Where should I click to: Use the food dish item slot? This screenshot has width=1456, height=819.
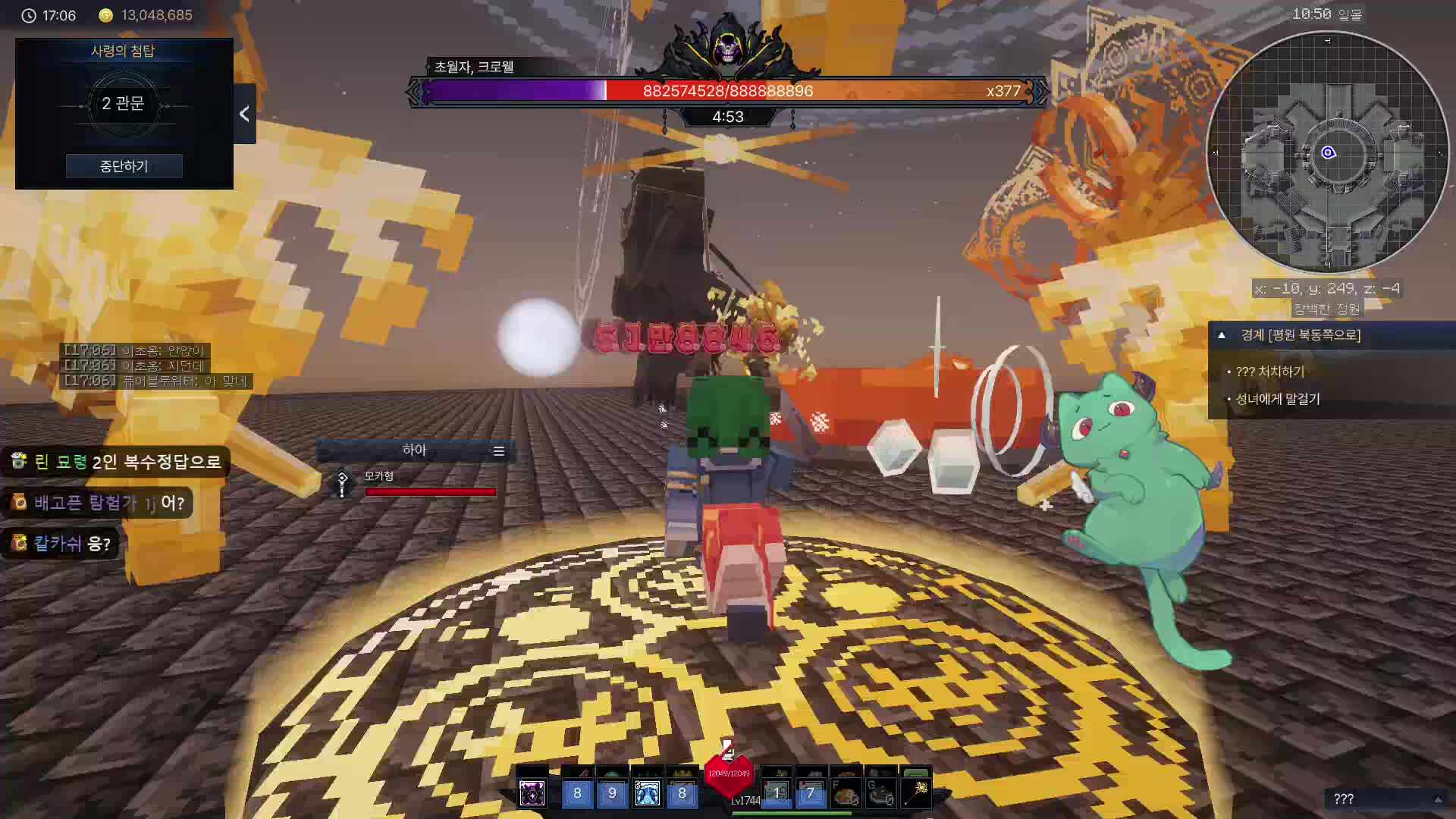(846, 793)
